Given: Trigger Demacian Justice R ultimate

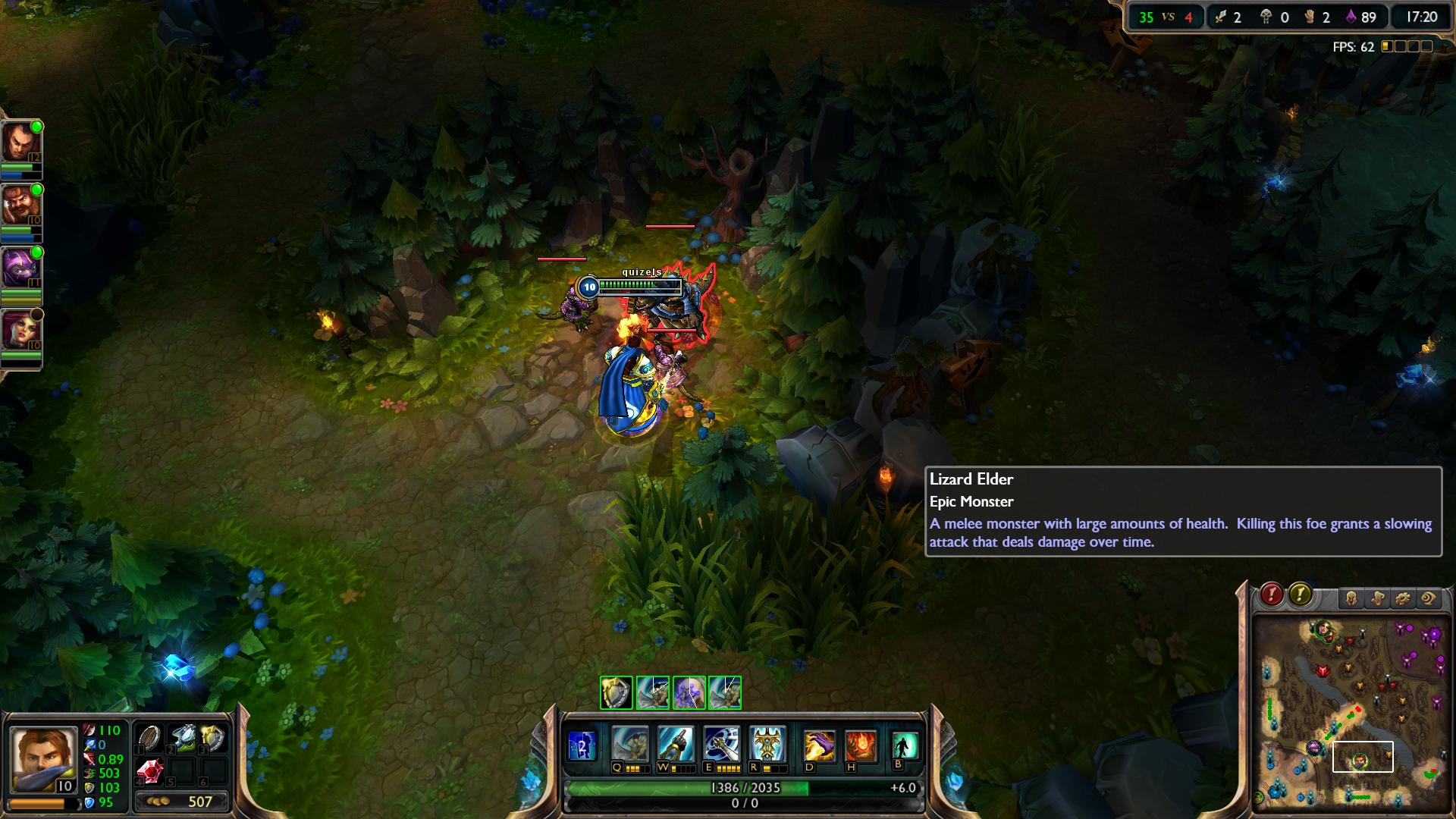Looking at the screenshot, I should point(767,744).
